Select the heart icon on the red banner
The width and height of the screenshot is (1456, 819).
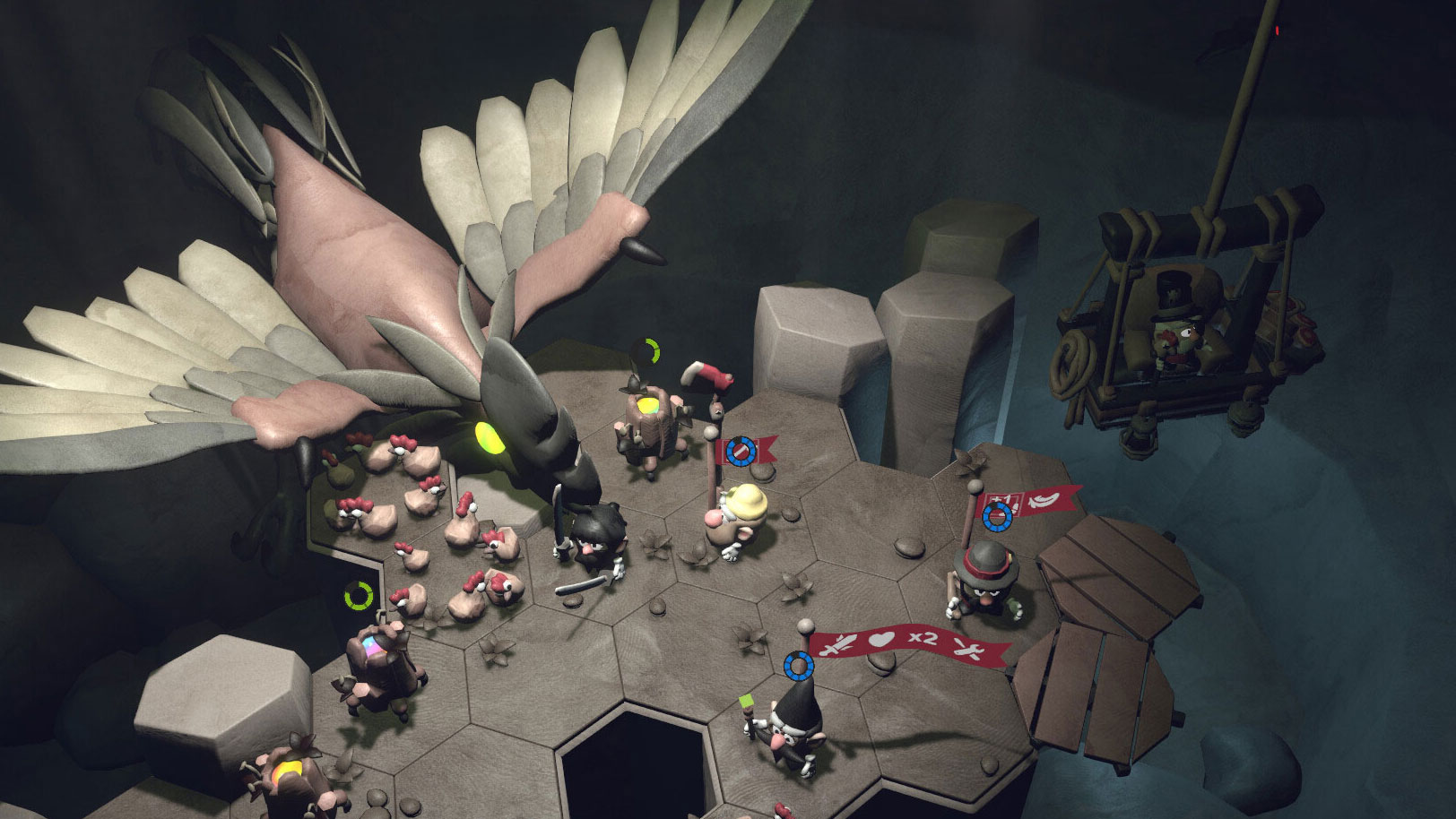tap(883, 641)
